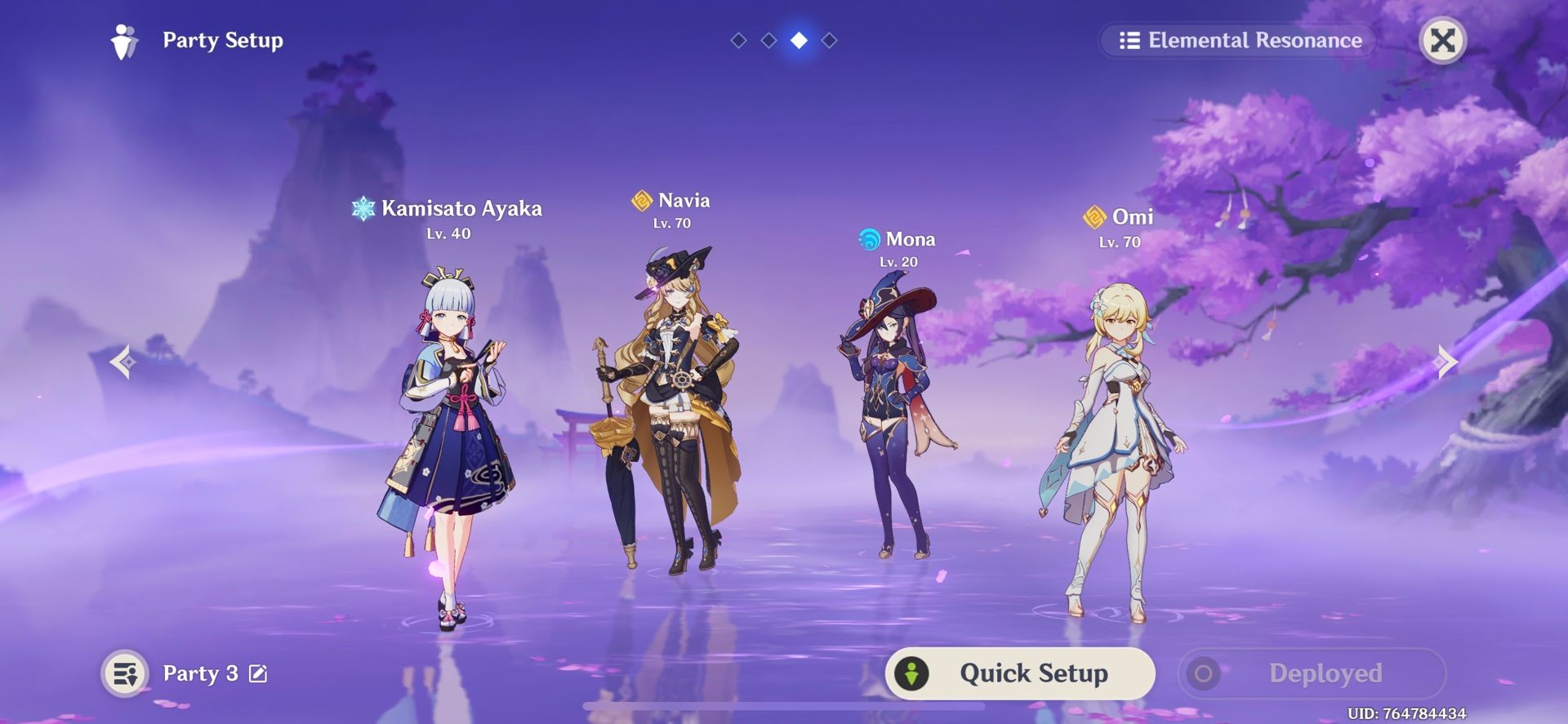
Task: Click the Geo icon next to Navia's name
Action: 640,200
